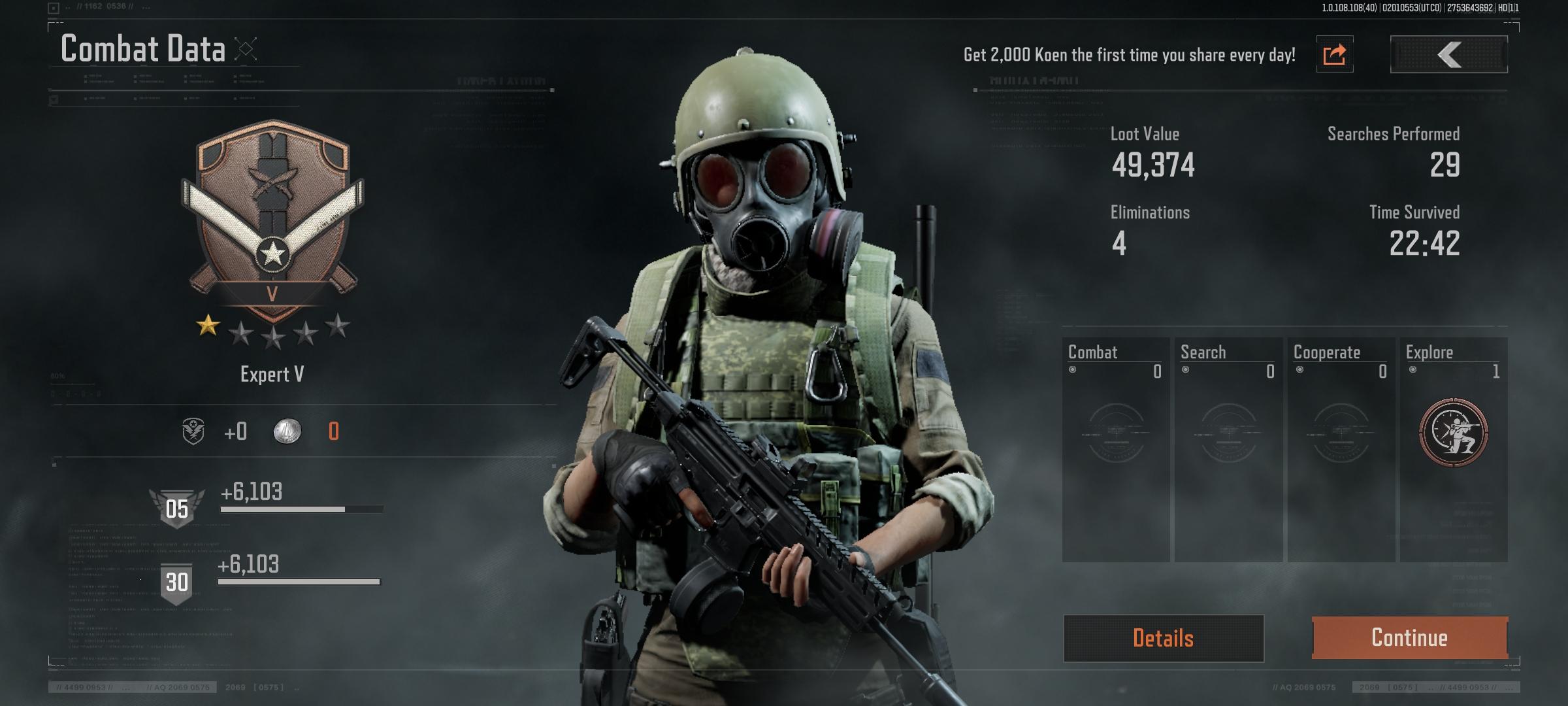The image size is (1568, 706).
Task: Open the Combat medals panel
Action: point(1115,449)
